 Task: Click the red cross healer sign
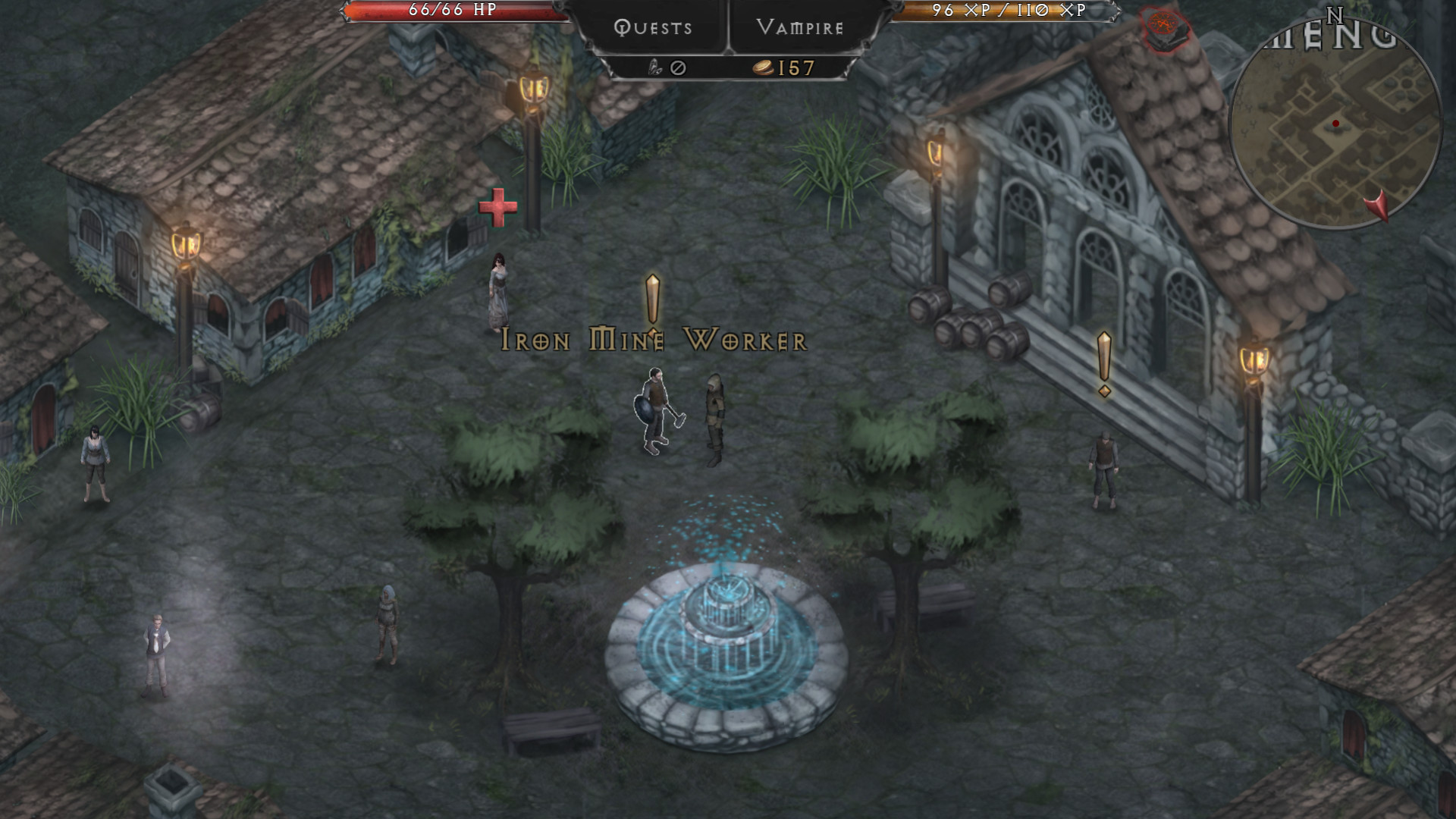pyautogui.click(x=497, y=208)
